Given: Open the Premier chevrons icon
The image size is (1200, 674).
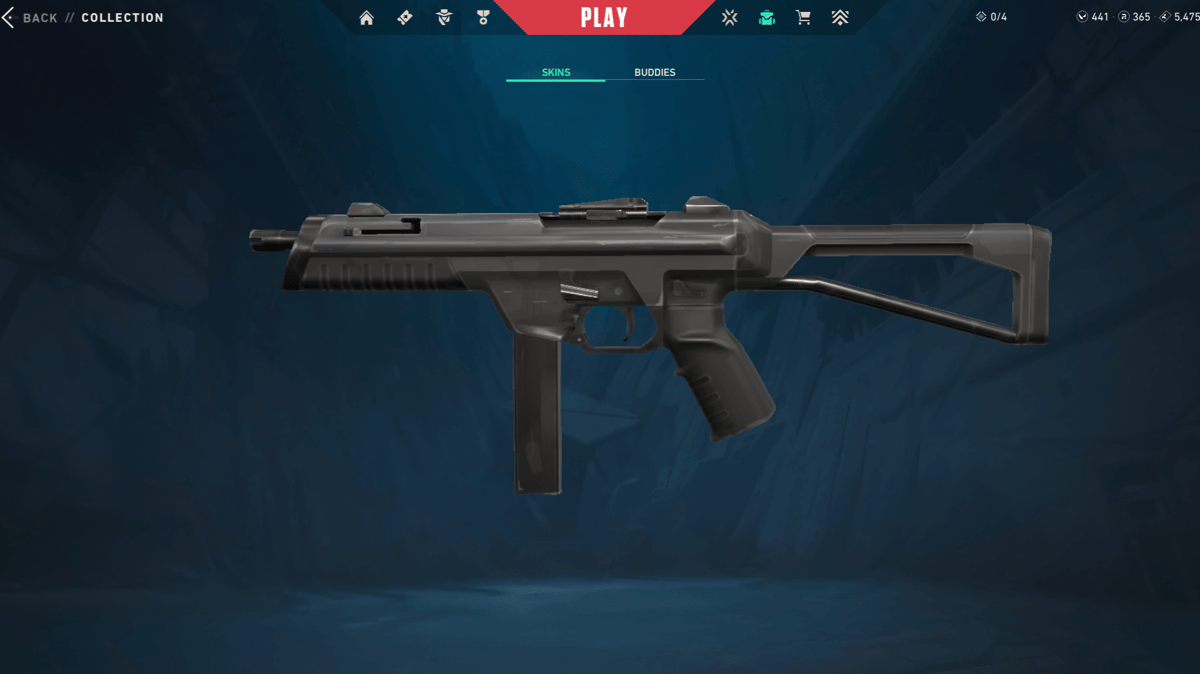Looking at the screenshot, I should point(840,18).
